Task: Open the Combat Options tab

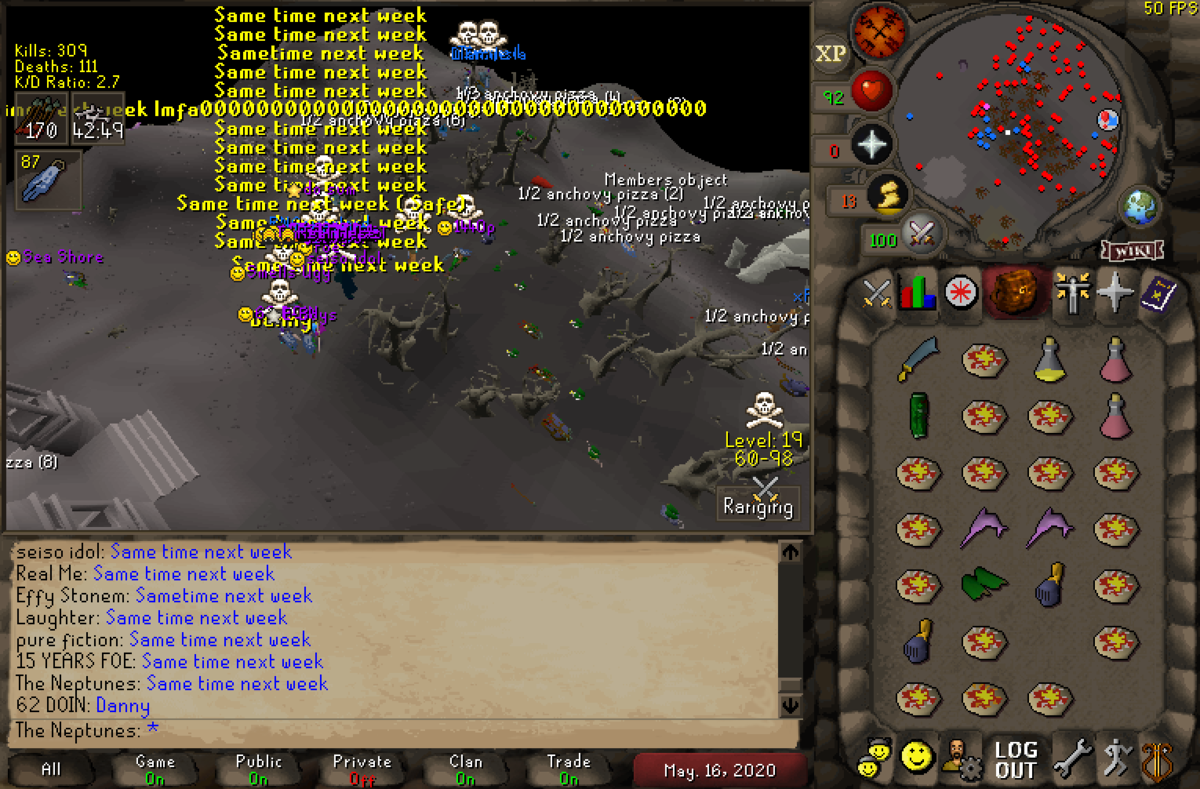Action: [x=877, y=296]
